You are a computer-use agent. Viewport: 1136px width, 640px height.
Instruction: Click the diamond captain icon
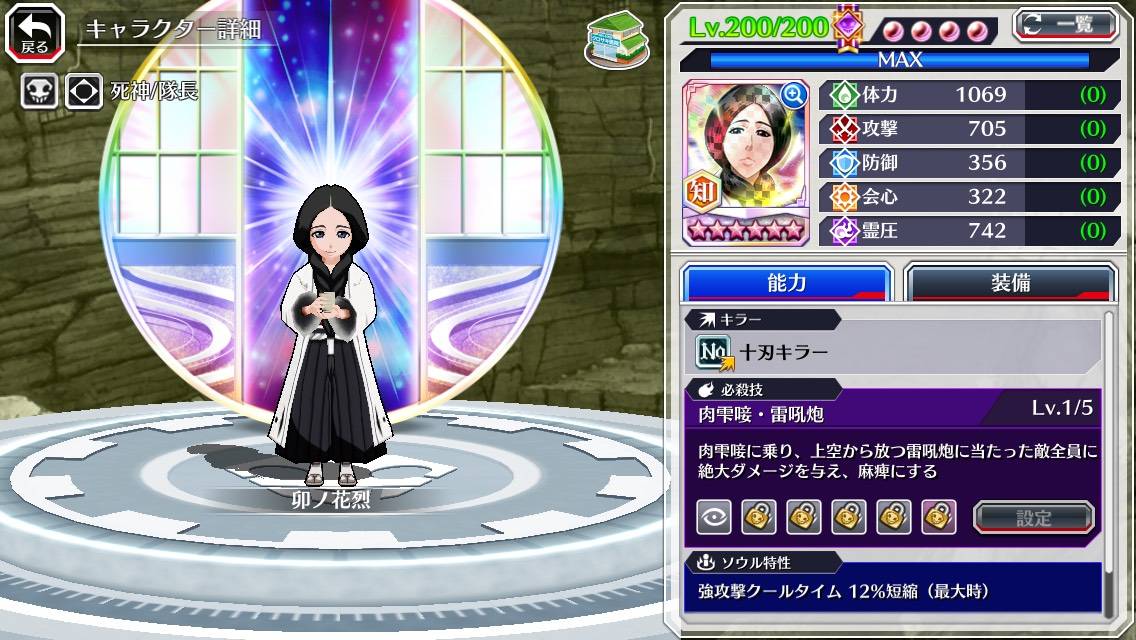(x=84, y=92)
